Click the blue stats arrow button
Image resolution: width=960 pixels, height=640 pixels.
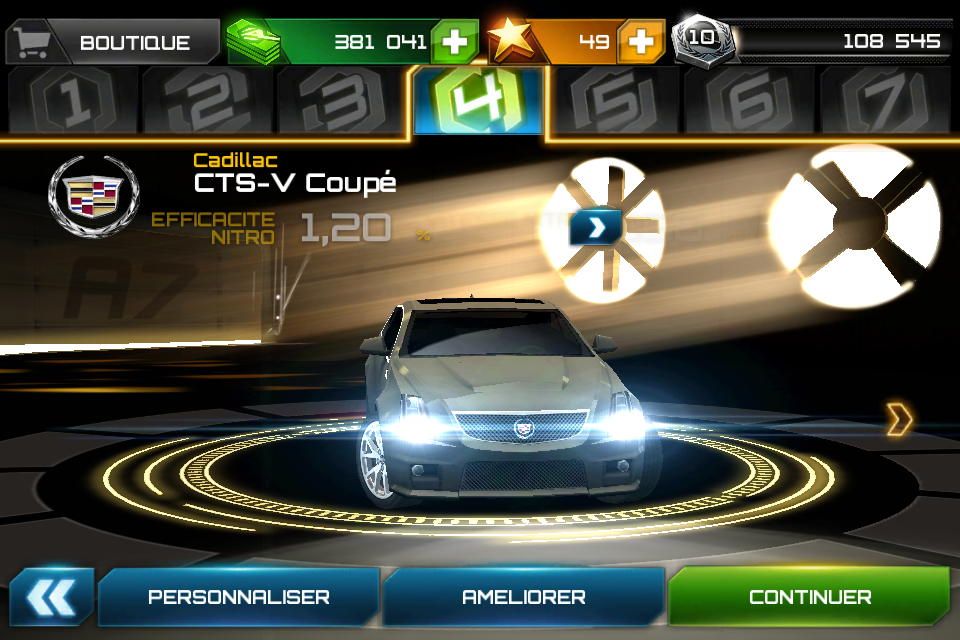click(x=595, y=227)
